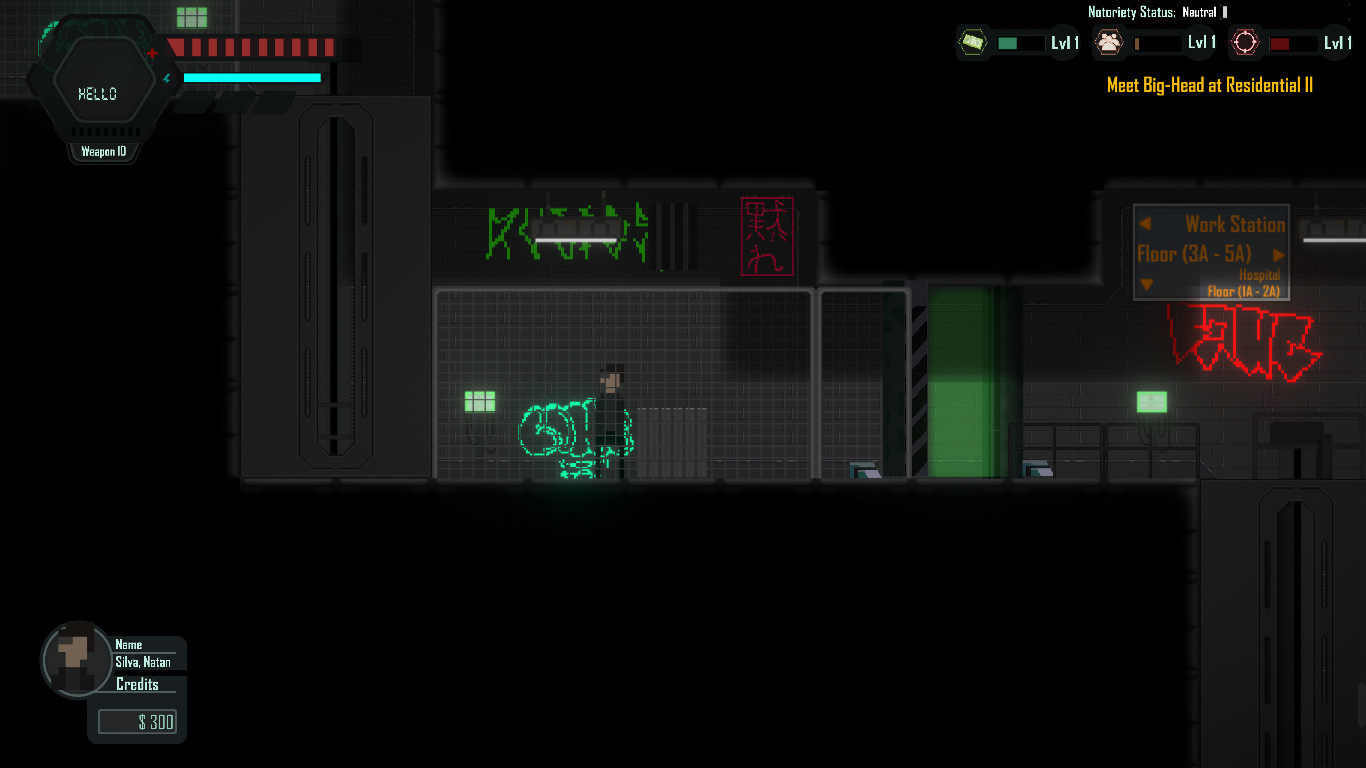Click the Work Station sign title

pos(1234,224)
